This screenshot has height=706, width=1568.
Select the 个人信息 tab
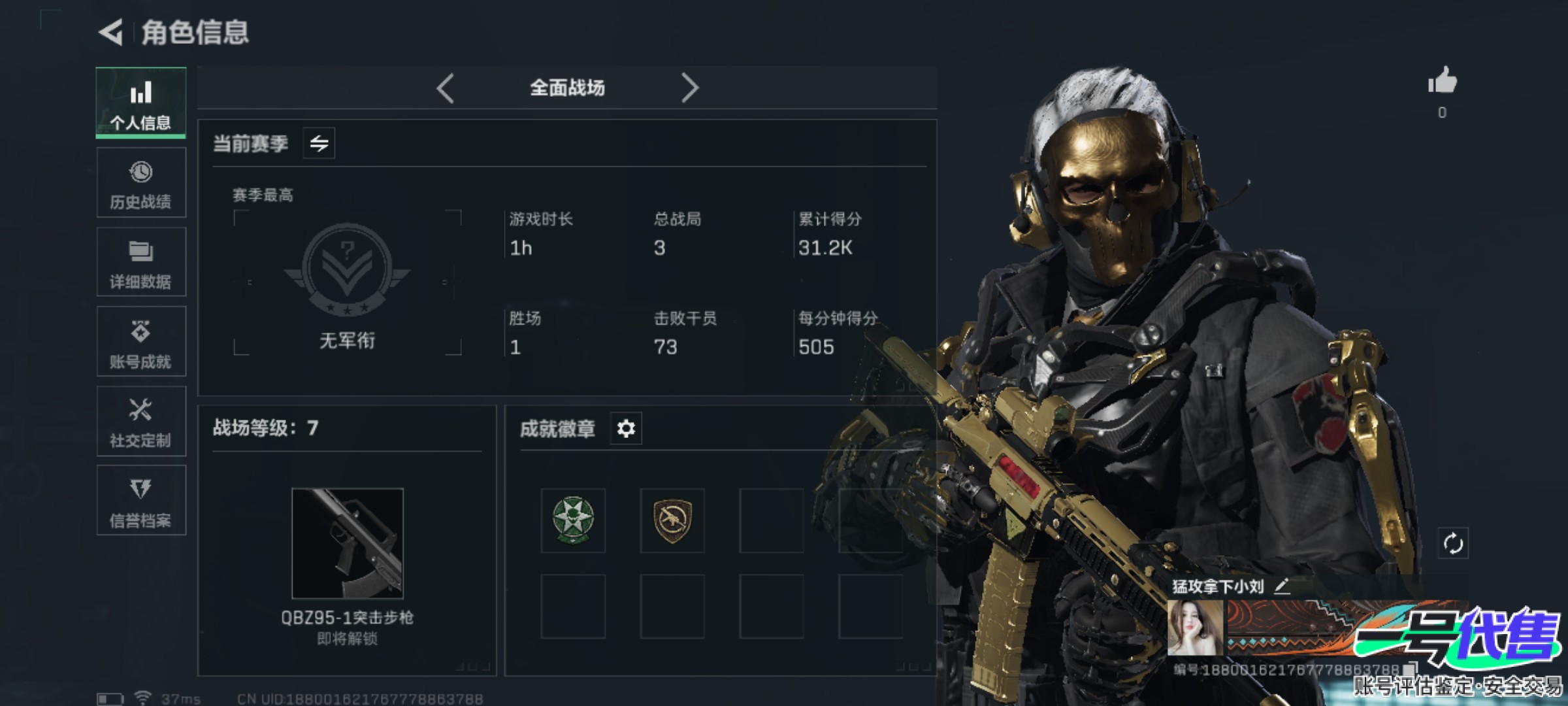point(140,103)
